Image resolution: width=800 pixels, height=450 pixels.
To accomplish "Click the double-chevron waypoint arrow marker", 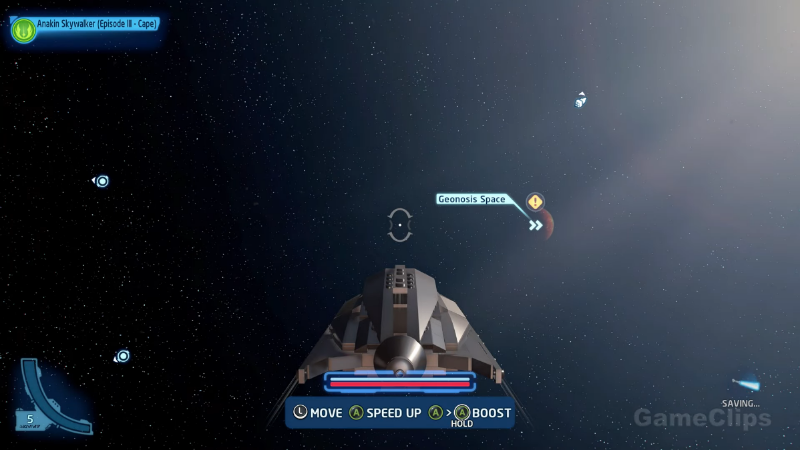I will point(536,225).
